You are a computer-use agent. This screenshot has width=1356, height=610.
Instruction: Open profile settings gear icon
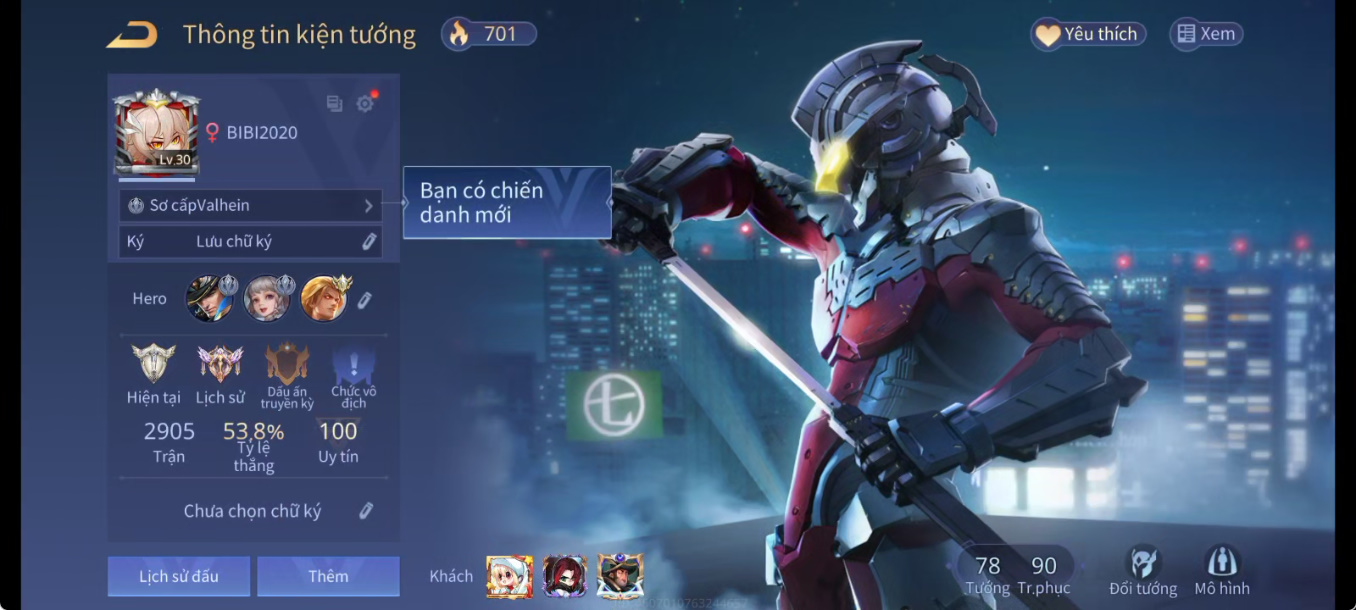[365, 103]
